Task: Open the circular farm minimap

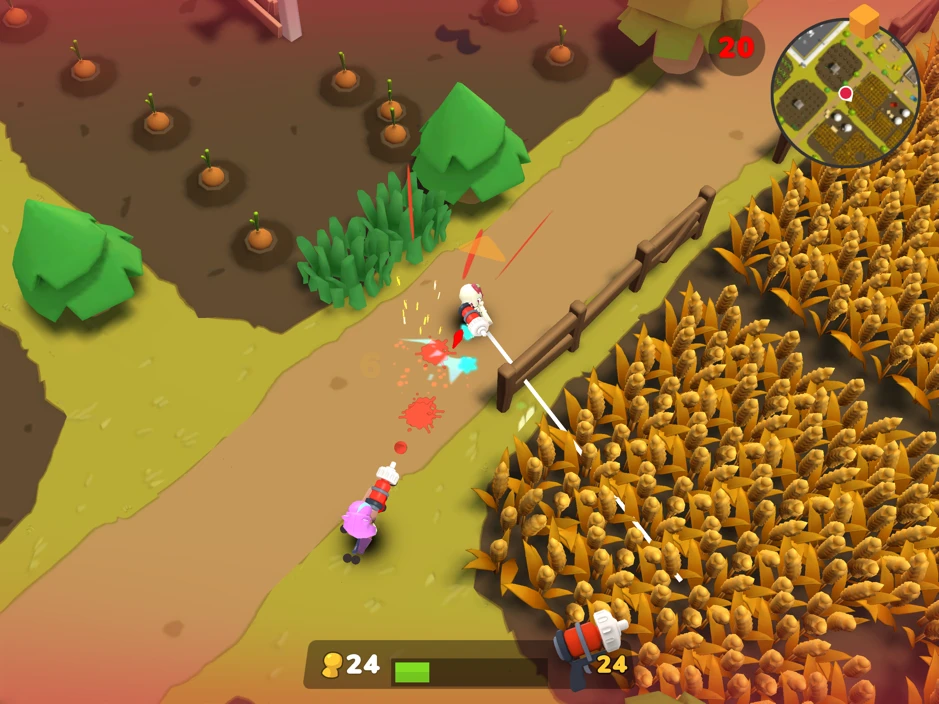Action: click(x=845, y=93)
